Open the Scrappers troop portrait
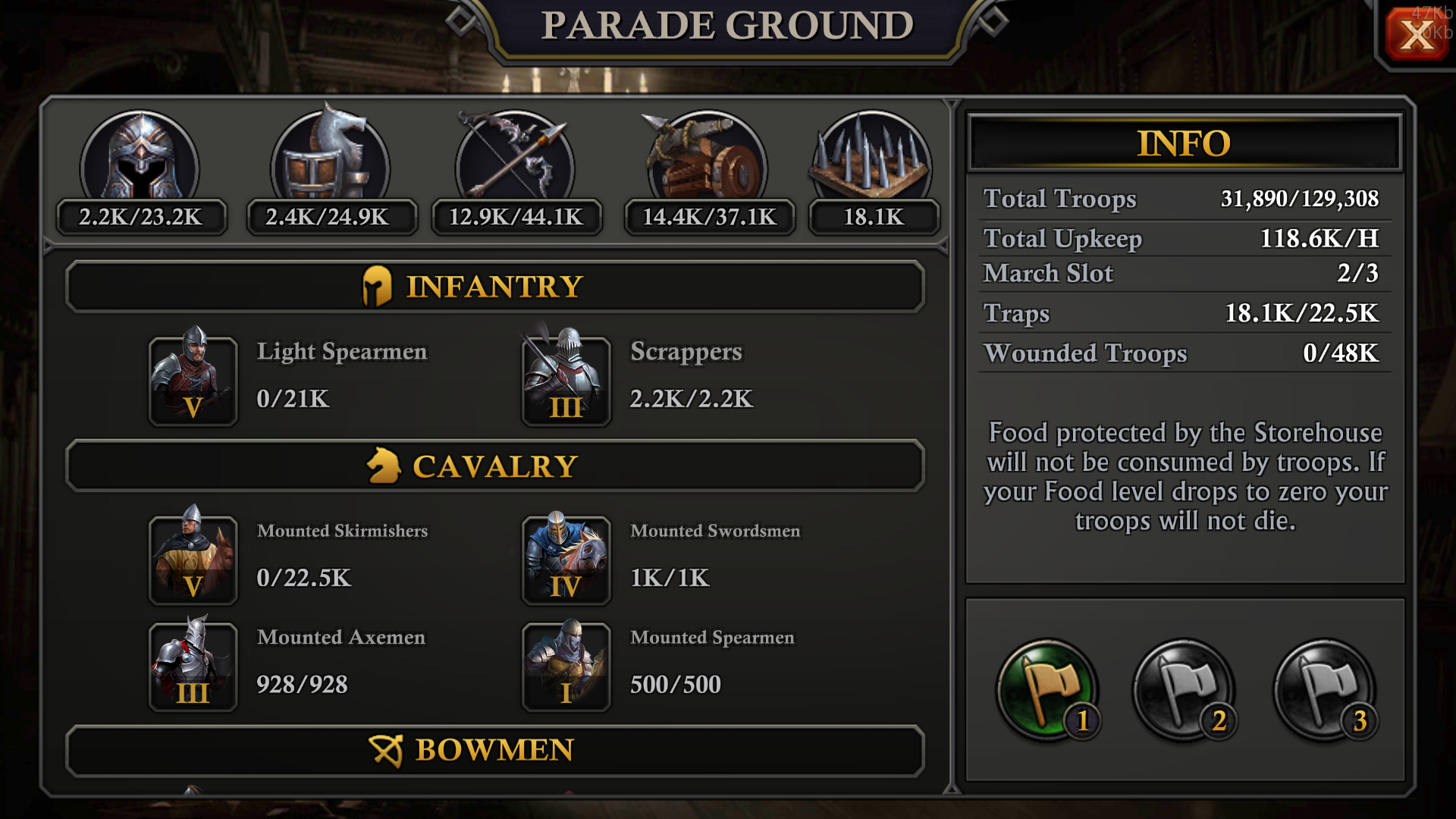Image resolution: width=1456 pixels, height=819 pixels. point(566,381)
